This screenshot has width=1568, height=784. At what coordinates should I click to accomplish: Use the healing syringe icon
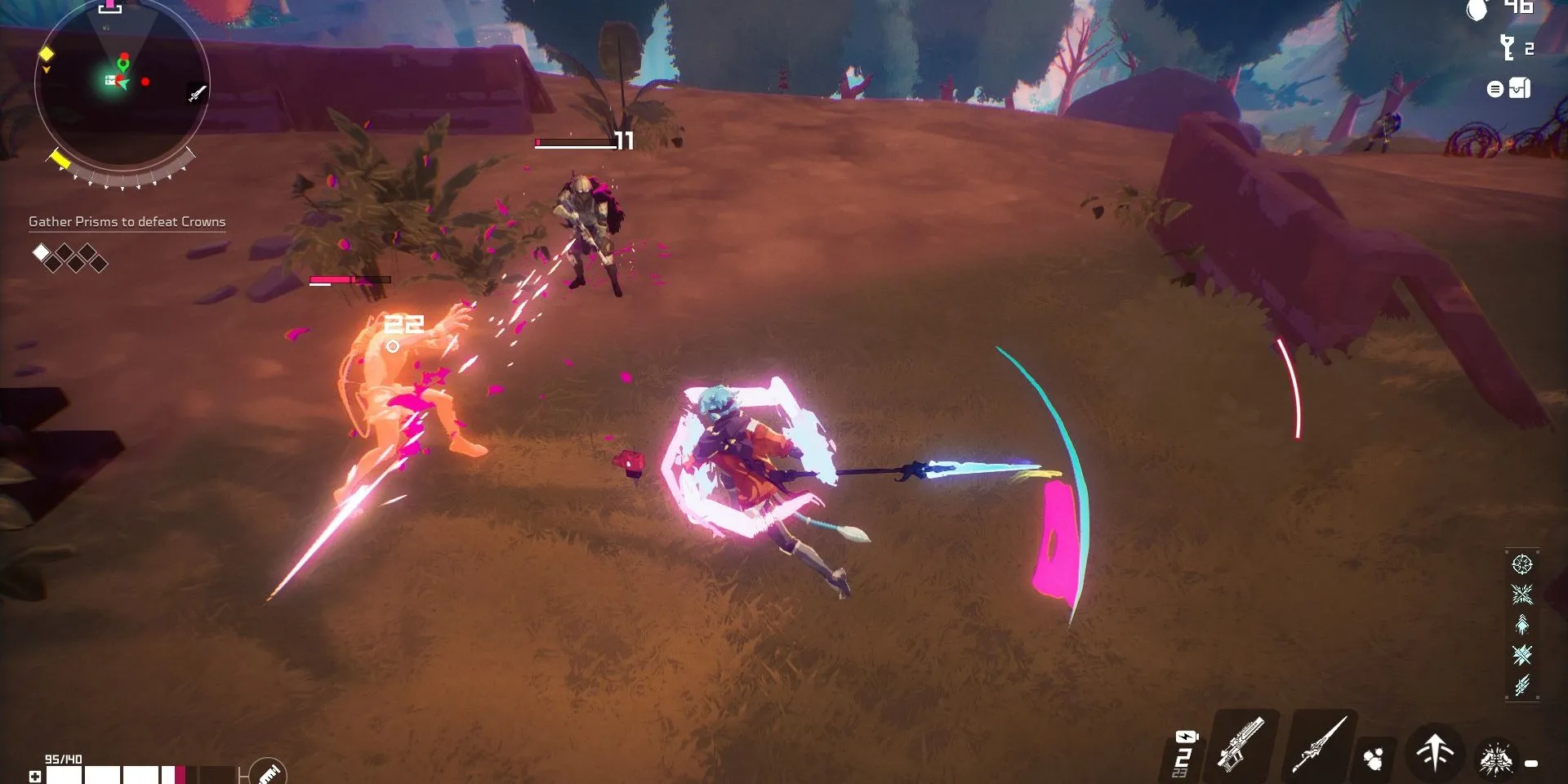click(268, 773)
